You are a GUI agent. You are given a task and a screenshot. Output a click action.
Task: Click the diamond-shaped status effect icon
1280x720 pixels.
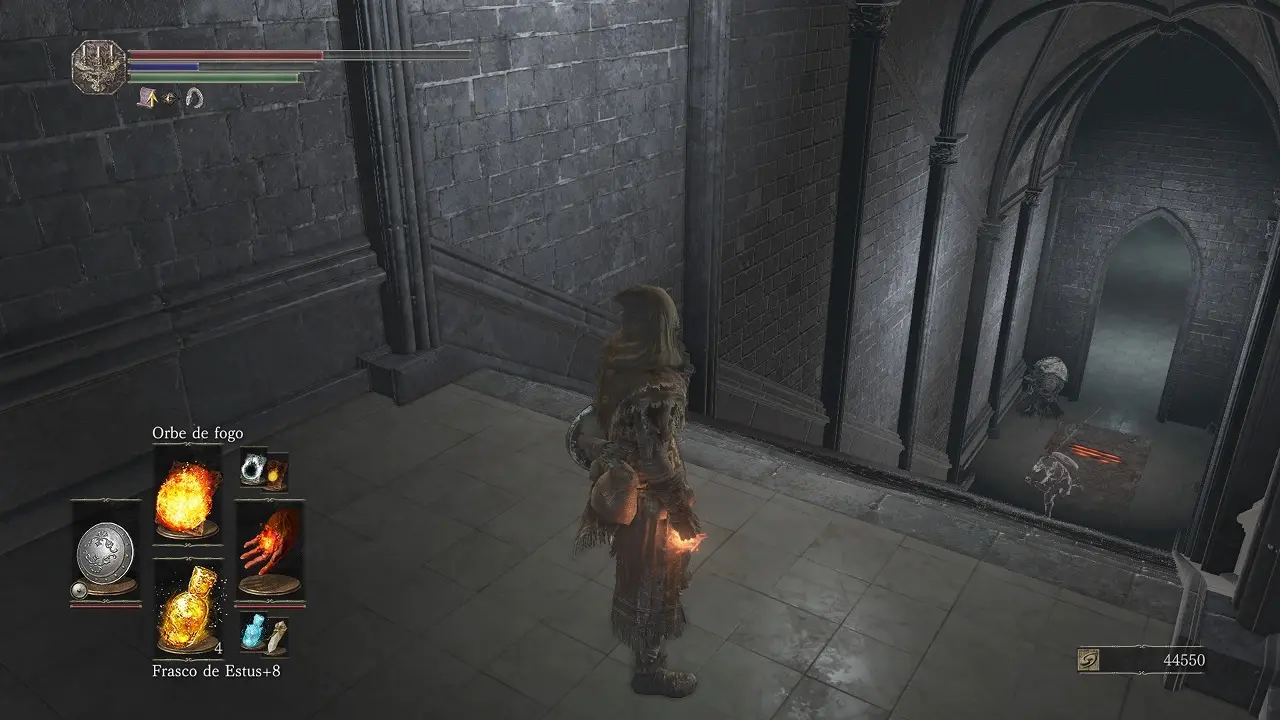pos(170,98)
